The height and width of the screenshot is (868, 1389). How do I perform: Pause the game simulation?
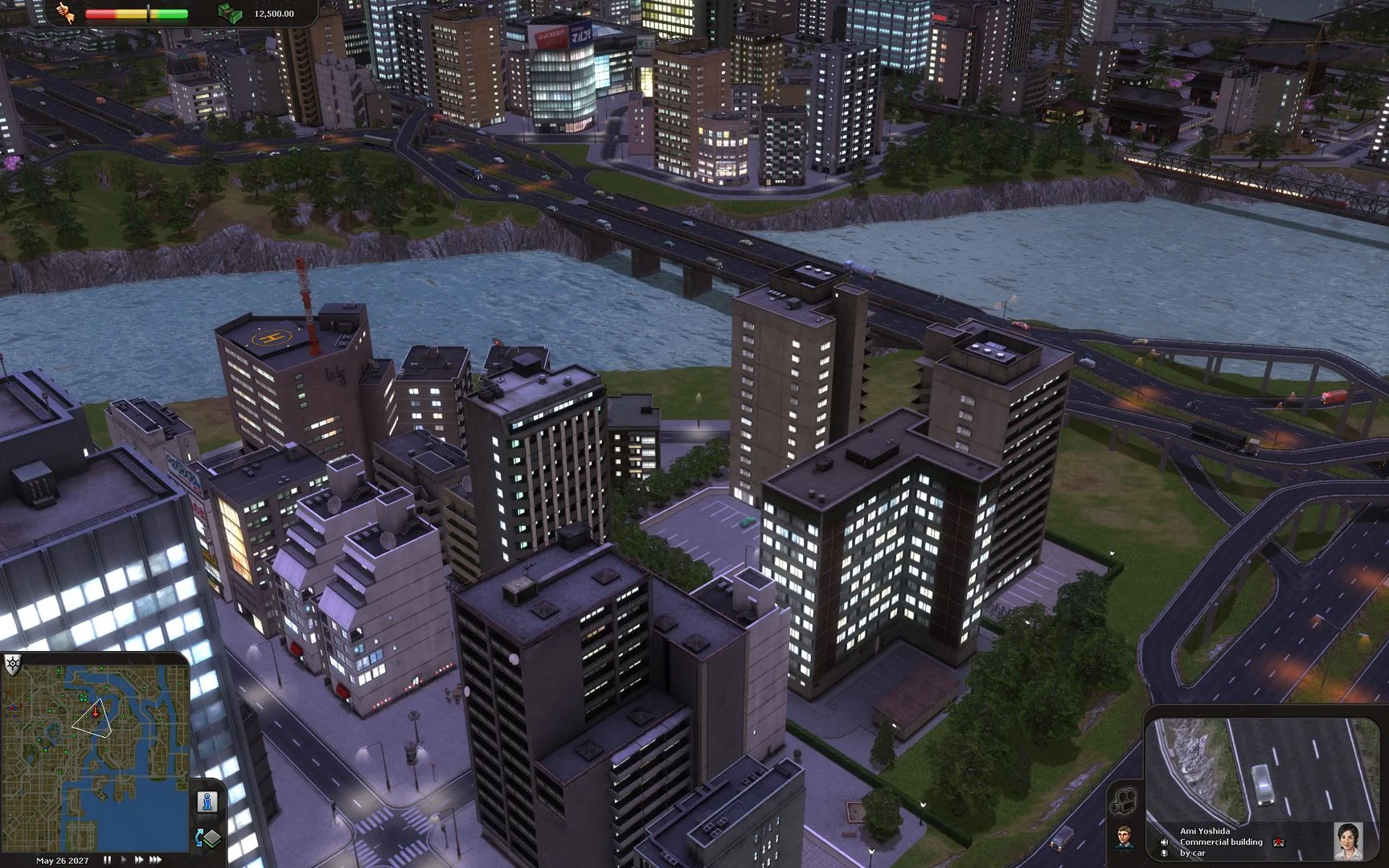pyautogui.click(x=108, y=860)
